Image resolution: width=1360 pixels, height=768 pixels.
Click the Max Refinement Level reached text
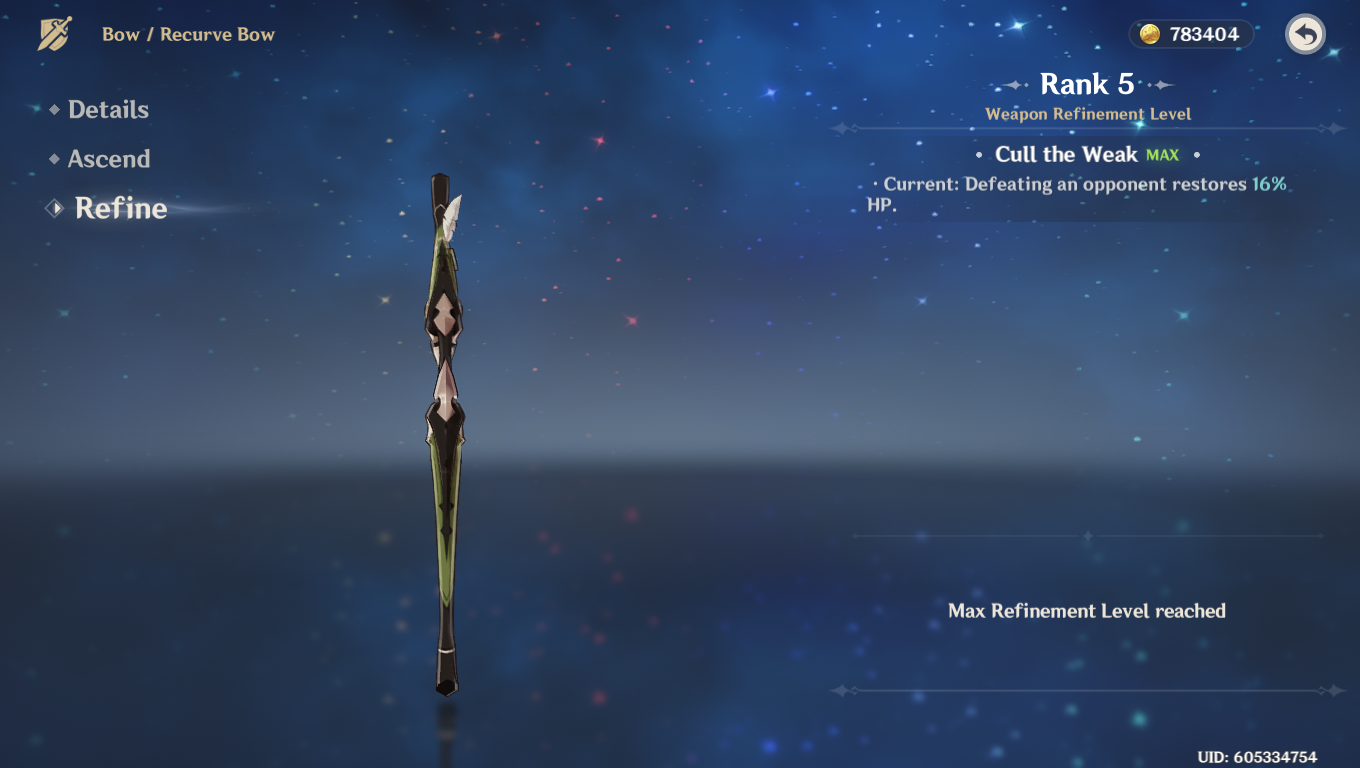(1088, 611)
